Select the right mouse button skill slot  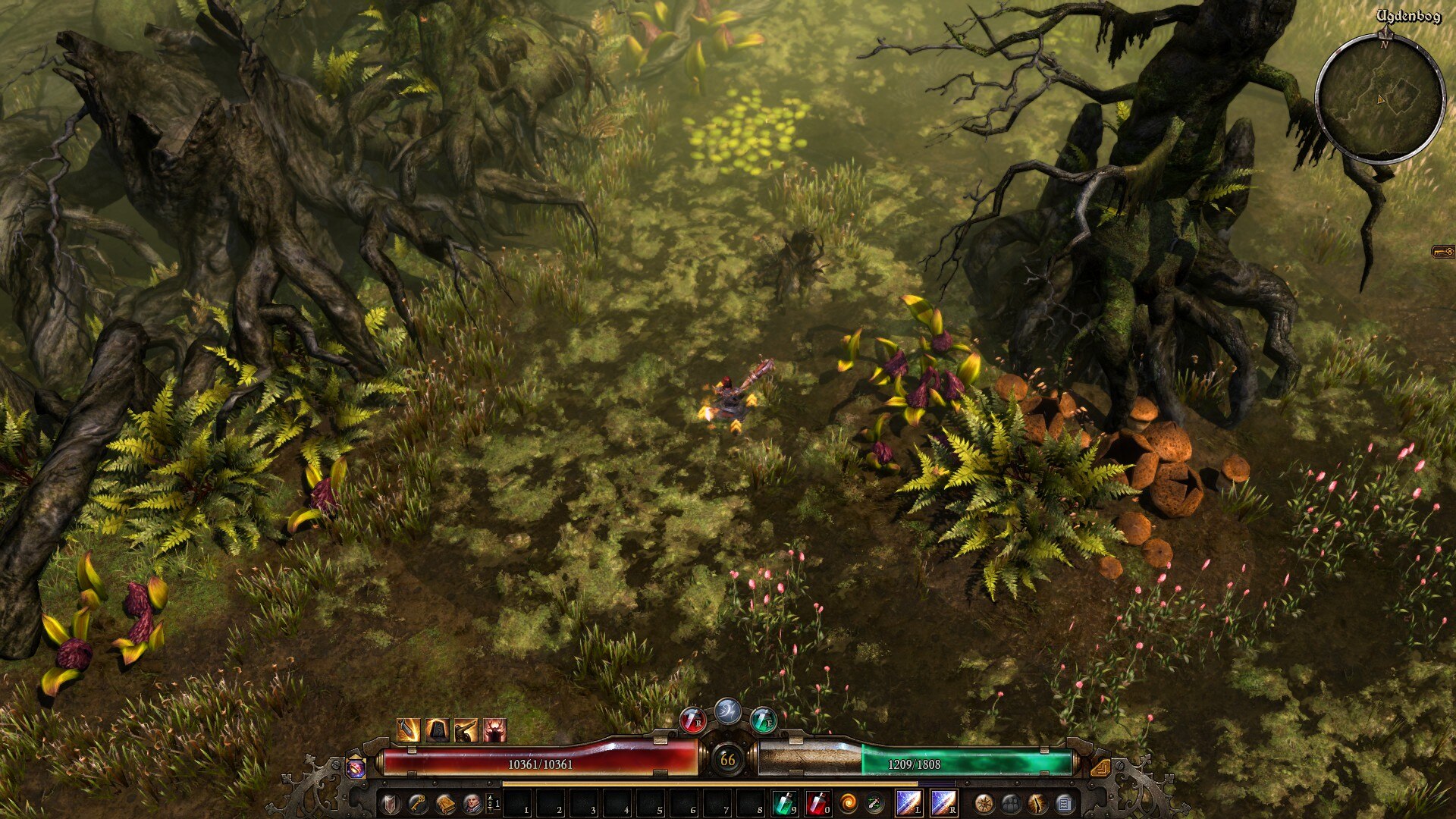pos(943,802)
